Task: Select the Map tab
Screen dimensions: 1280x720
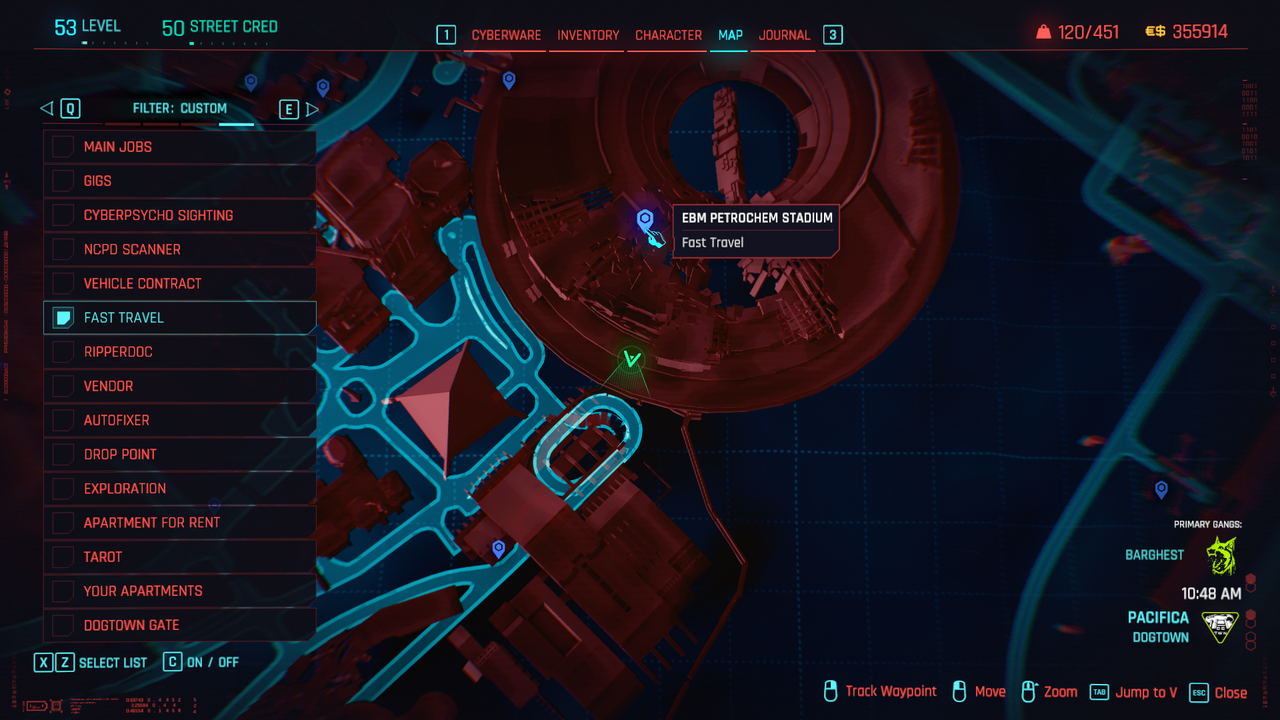Action: click(730, 35)
